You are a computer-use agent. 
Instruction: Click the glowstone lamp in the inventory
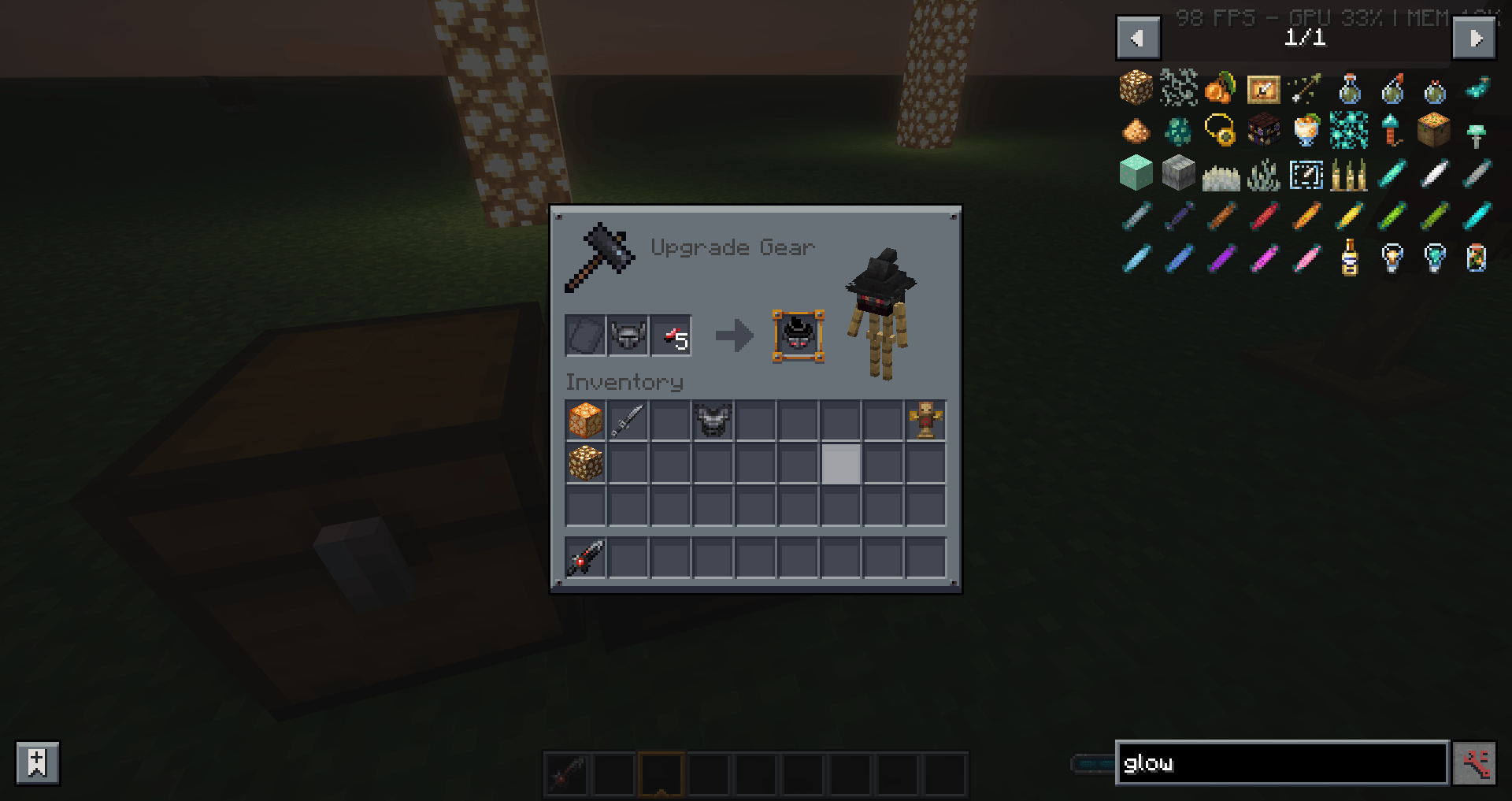point(584,421)
